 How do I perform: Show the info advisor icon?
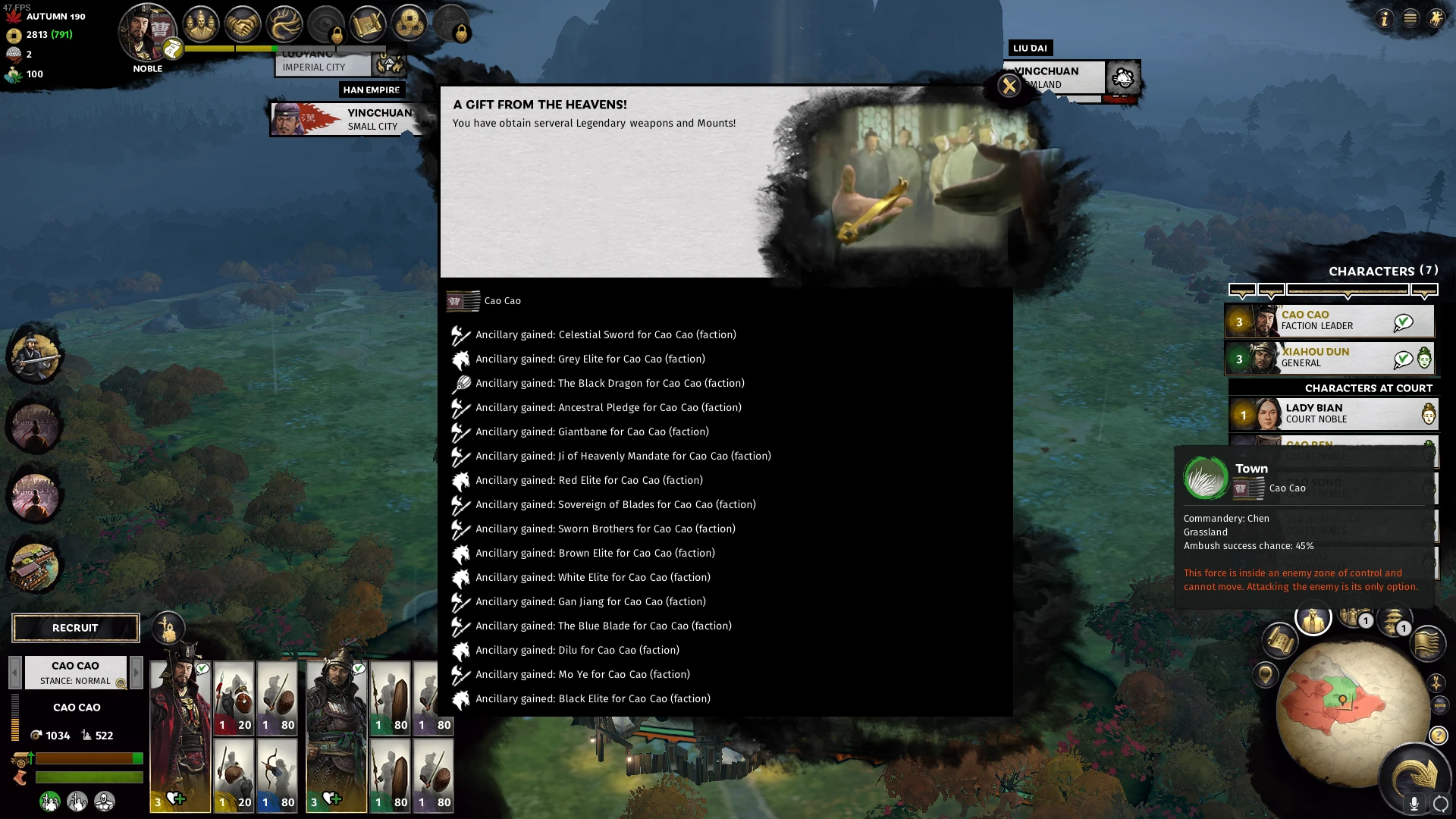pyautogui.click(x=1385, y=18)
